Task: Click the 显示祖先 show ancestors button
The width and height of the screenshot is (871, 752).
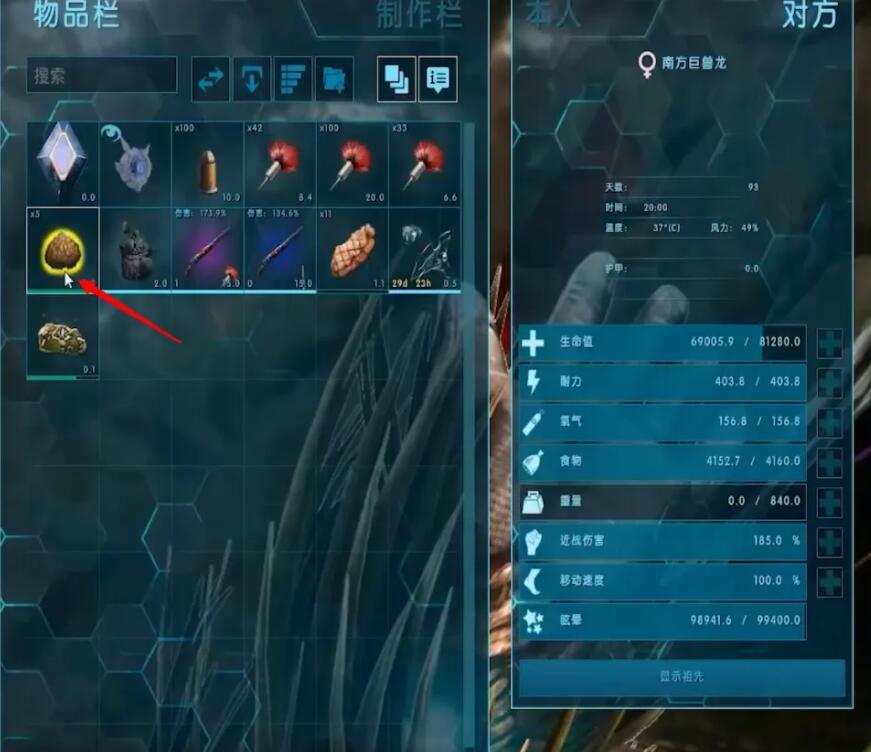Action: point(681,676)
